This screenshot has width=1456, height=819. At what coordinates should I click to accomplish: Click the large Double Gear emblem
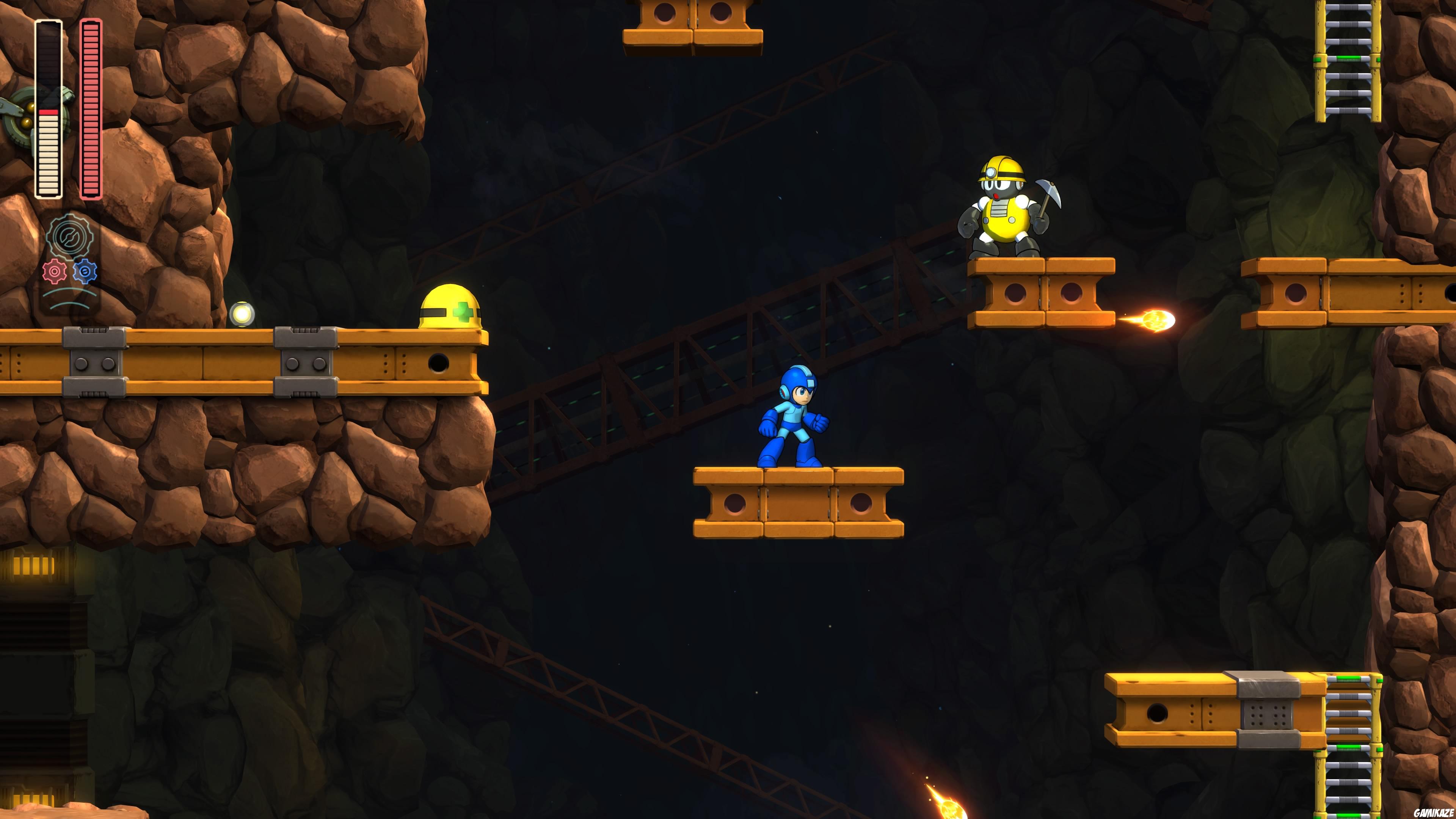pyautogui.click(x=70, y=236)
